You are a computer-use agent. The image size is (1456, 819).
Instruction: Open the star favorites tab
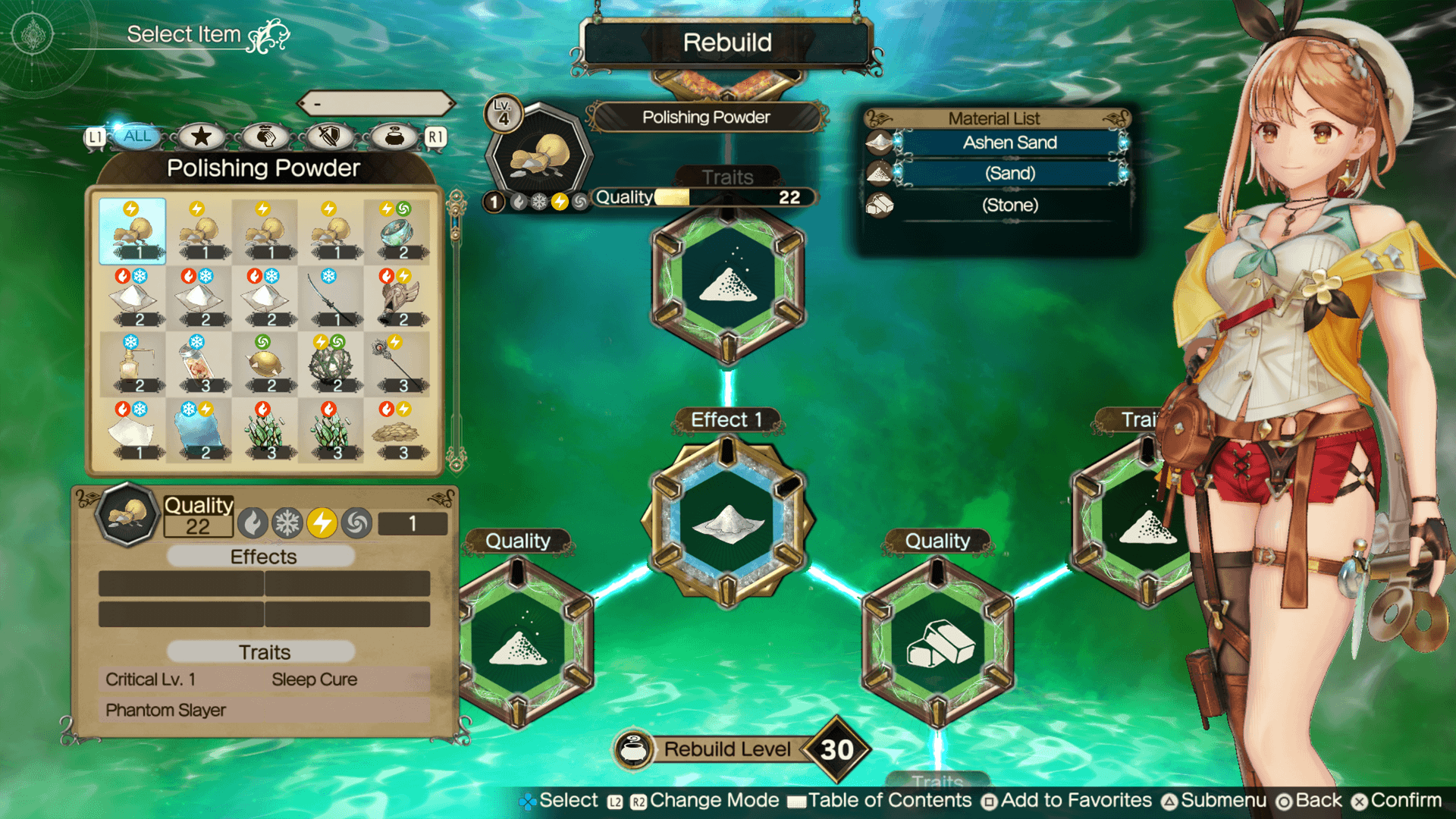coord(201,136)
